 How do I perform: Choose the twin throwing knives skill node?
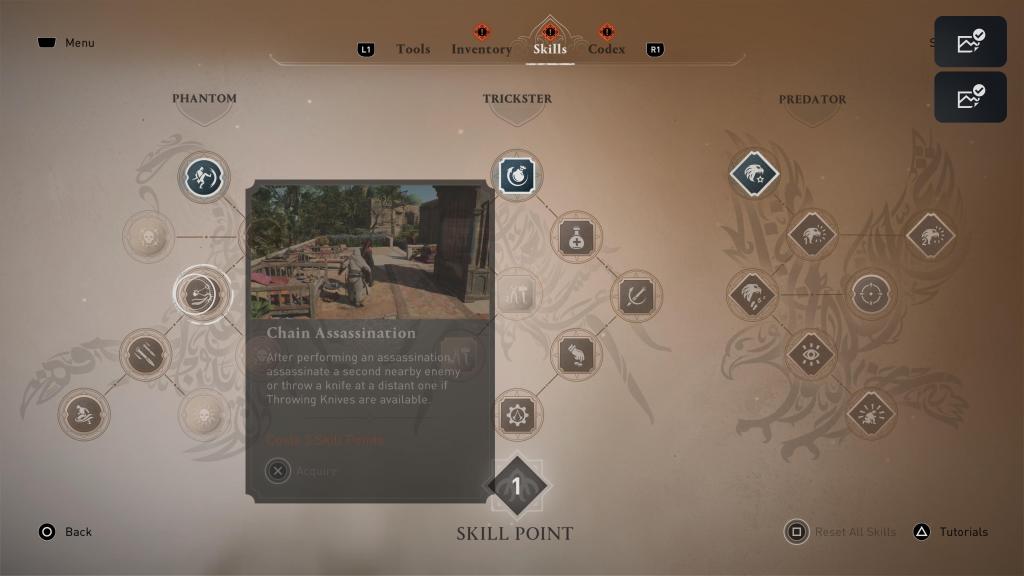tap(146, 354)
